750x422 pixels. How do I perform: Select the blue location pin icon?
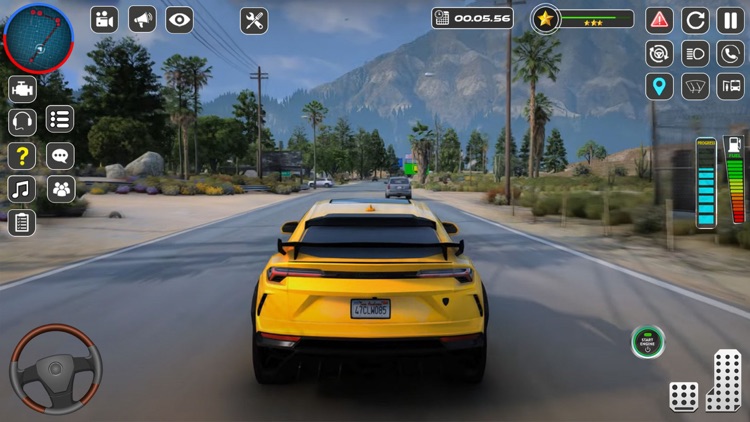(x=659, y=86)
